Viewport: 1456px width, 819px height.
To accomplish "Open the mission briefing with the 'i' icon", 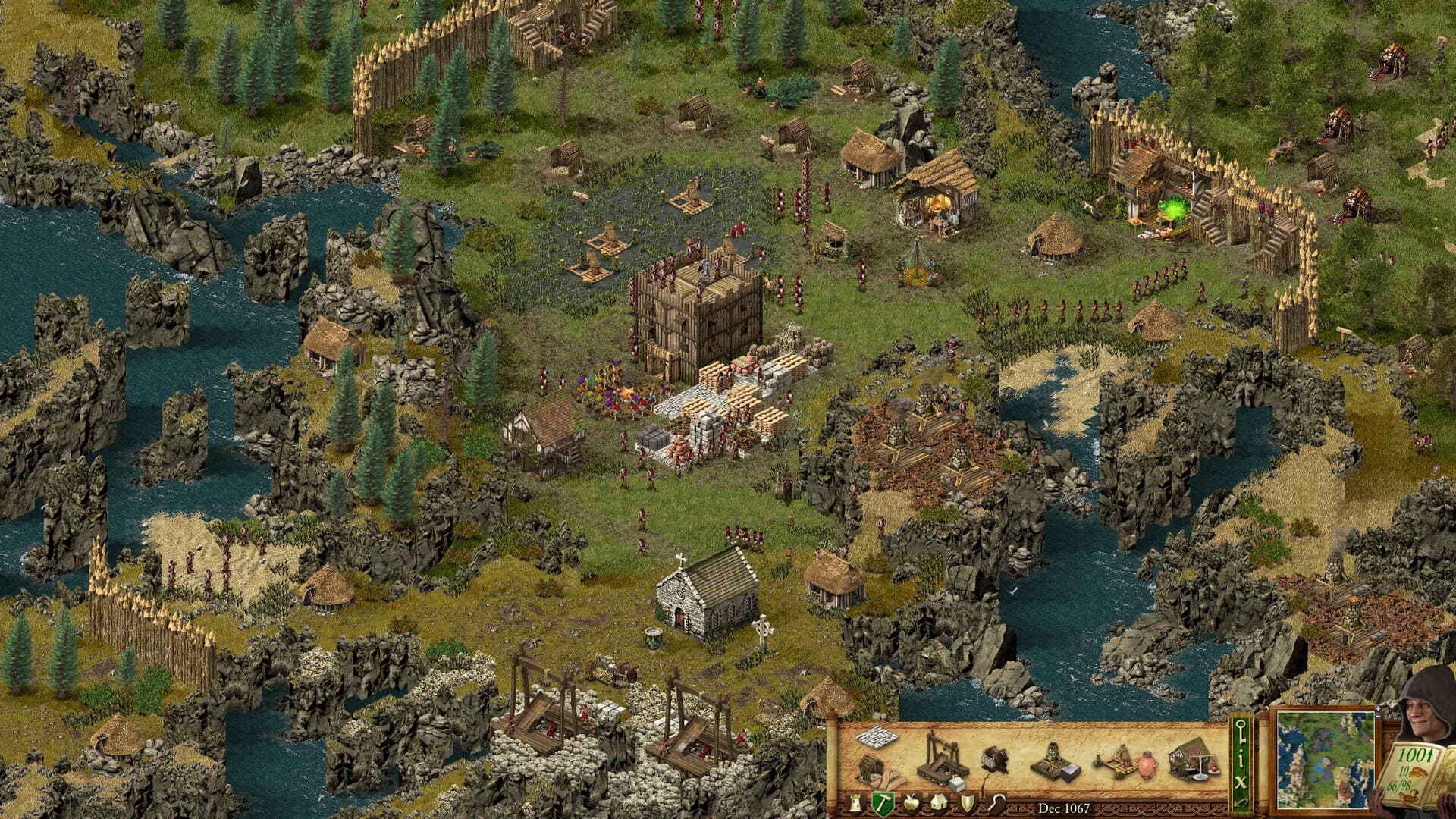I will point(1241,760).
